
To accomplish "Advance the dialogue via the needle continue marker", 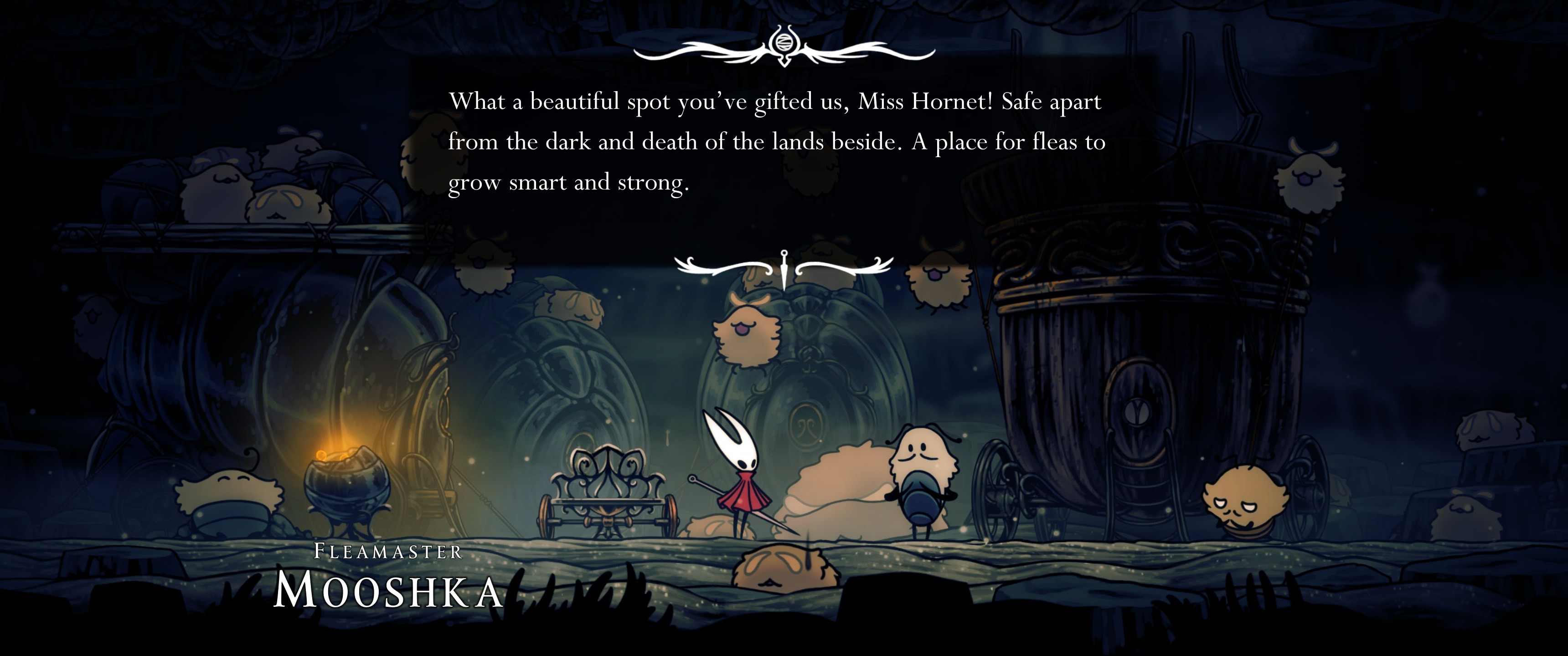I will click(784, 269).
